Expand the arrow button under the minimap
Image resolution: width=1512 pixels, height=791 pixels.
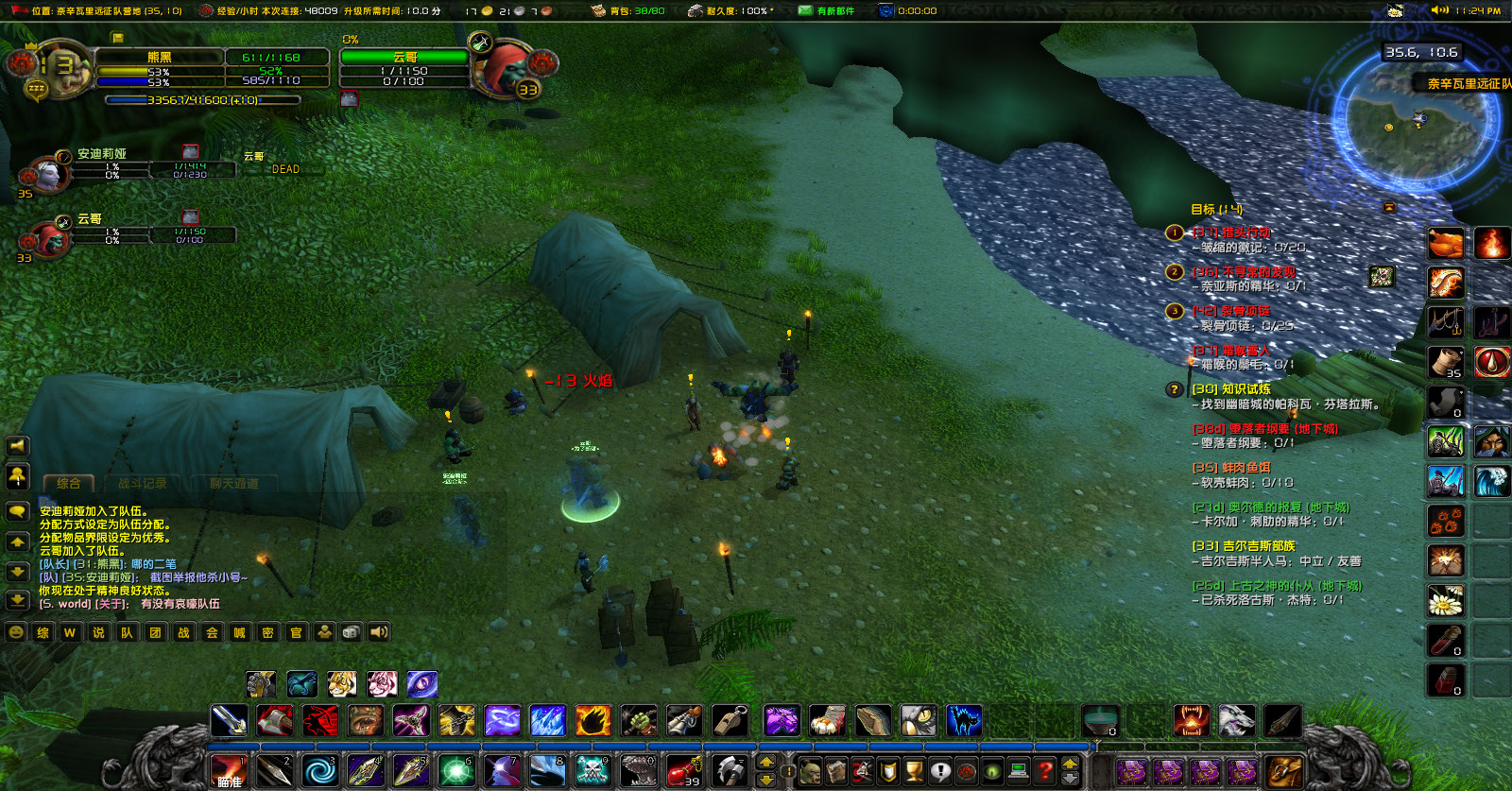(x=1389, y=207)
